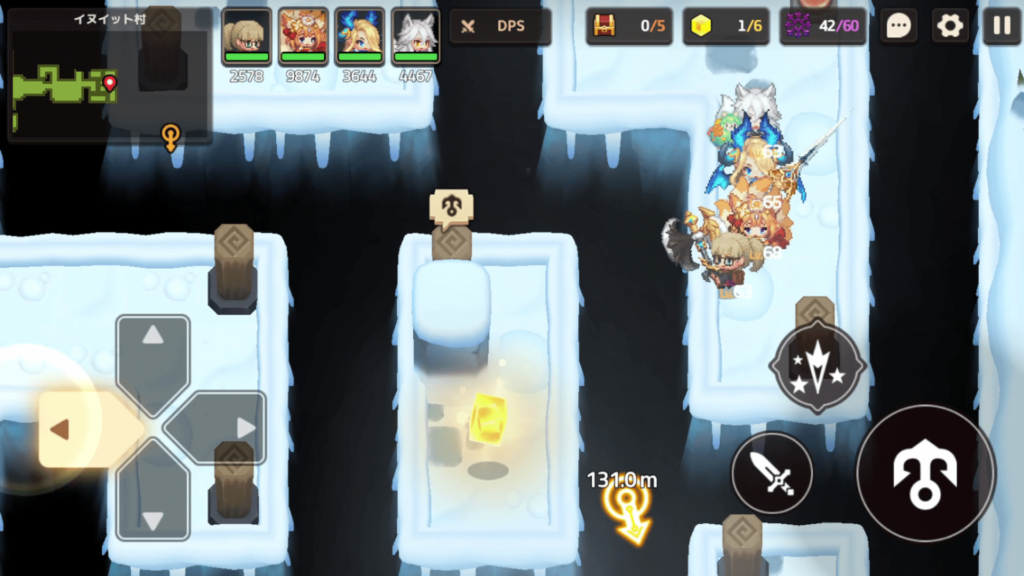Select the party hero with 2578 HP
This screenshot has width=1024, height=576.
[x=246, y=37]
